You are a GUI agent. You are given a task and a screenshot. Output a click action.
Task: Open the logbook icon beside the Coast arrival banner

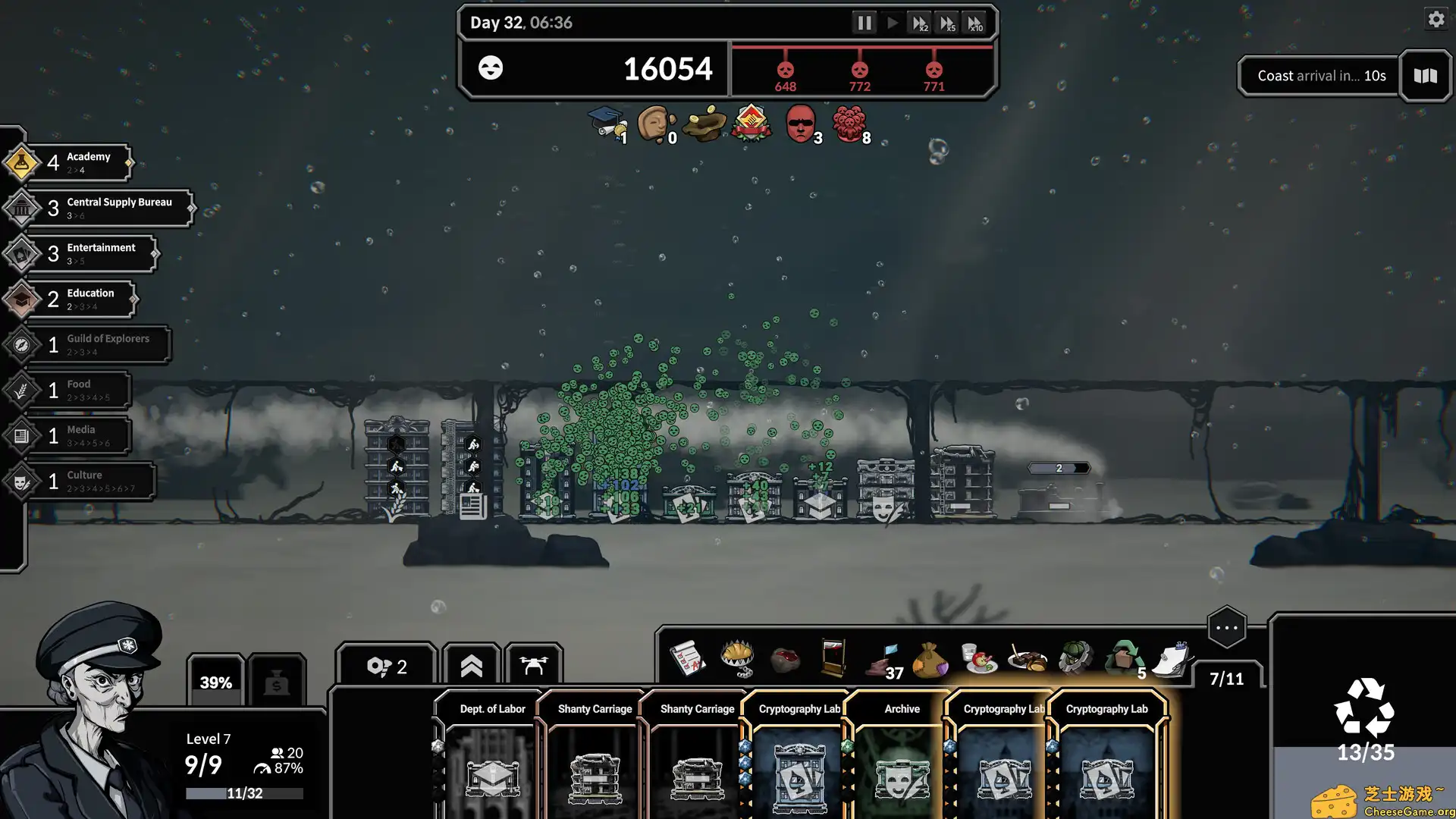[x=1424, y=76]
